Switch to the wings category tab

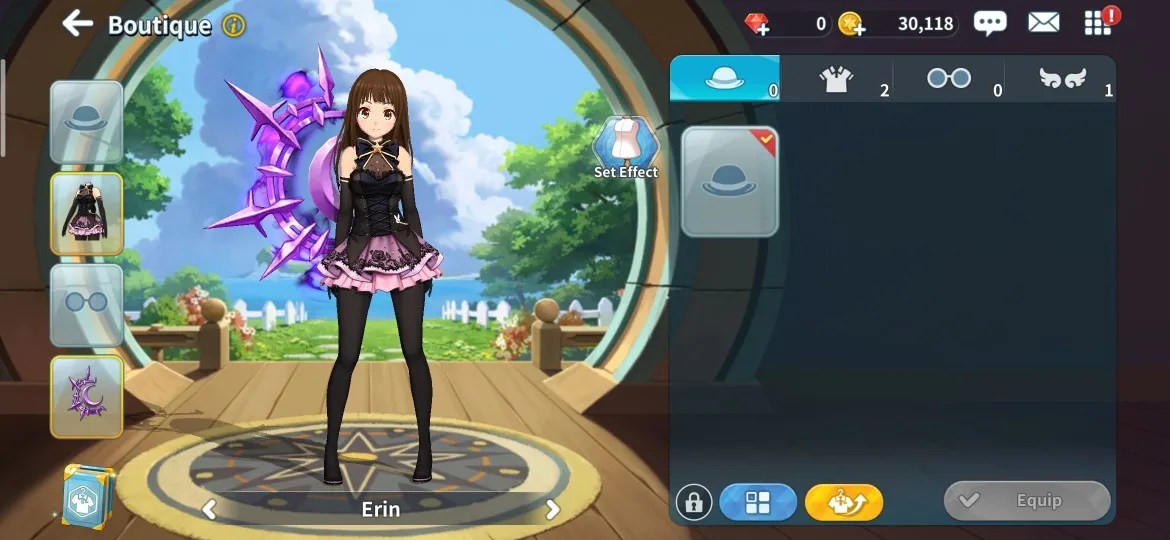1062,79
